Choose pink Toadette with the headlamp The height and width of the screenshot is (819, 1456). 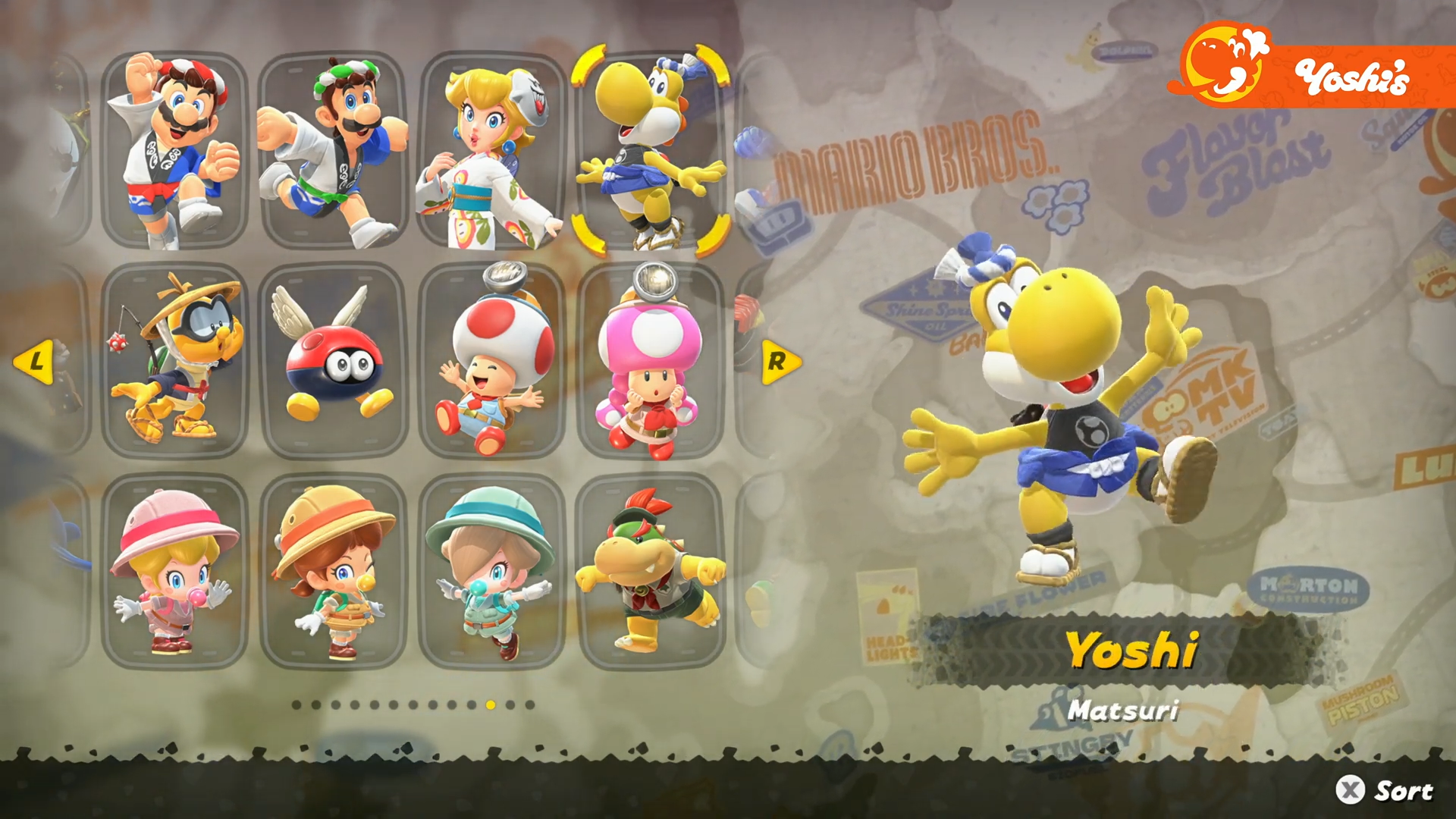pos(651,361)
